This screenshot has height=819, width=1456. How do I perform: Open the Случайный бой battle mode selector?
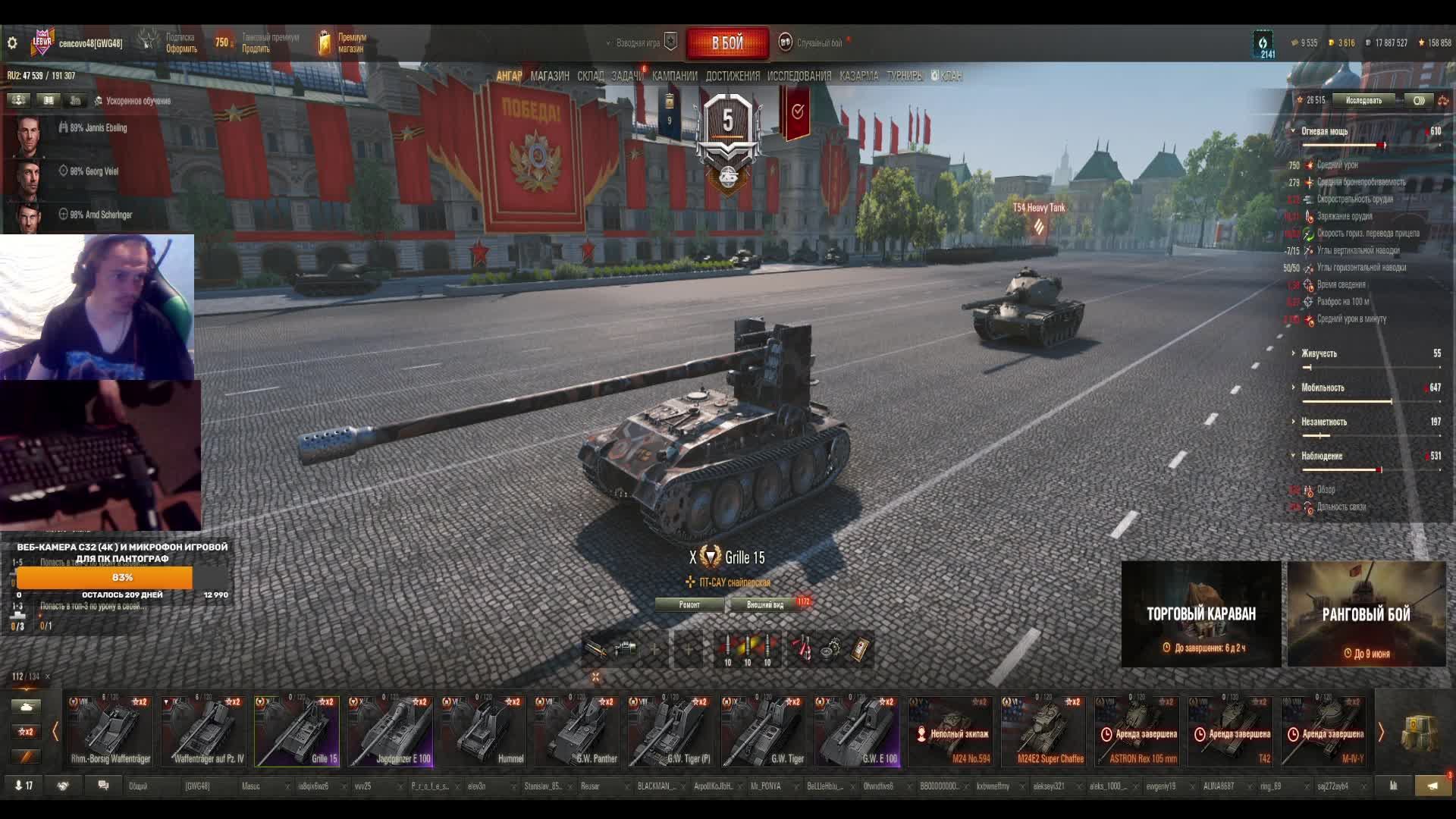[819, 43]
